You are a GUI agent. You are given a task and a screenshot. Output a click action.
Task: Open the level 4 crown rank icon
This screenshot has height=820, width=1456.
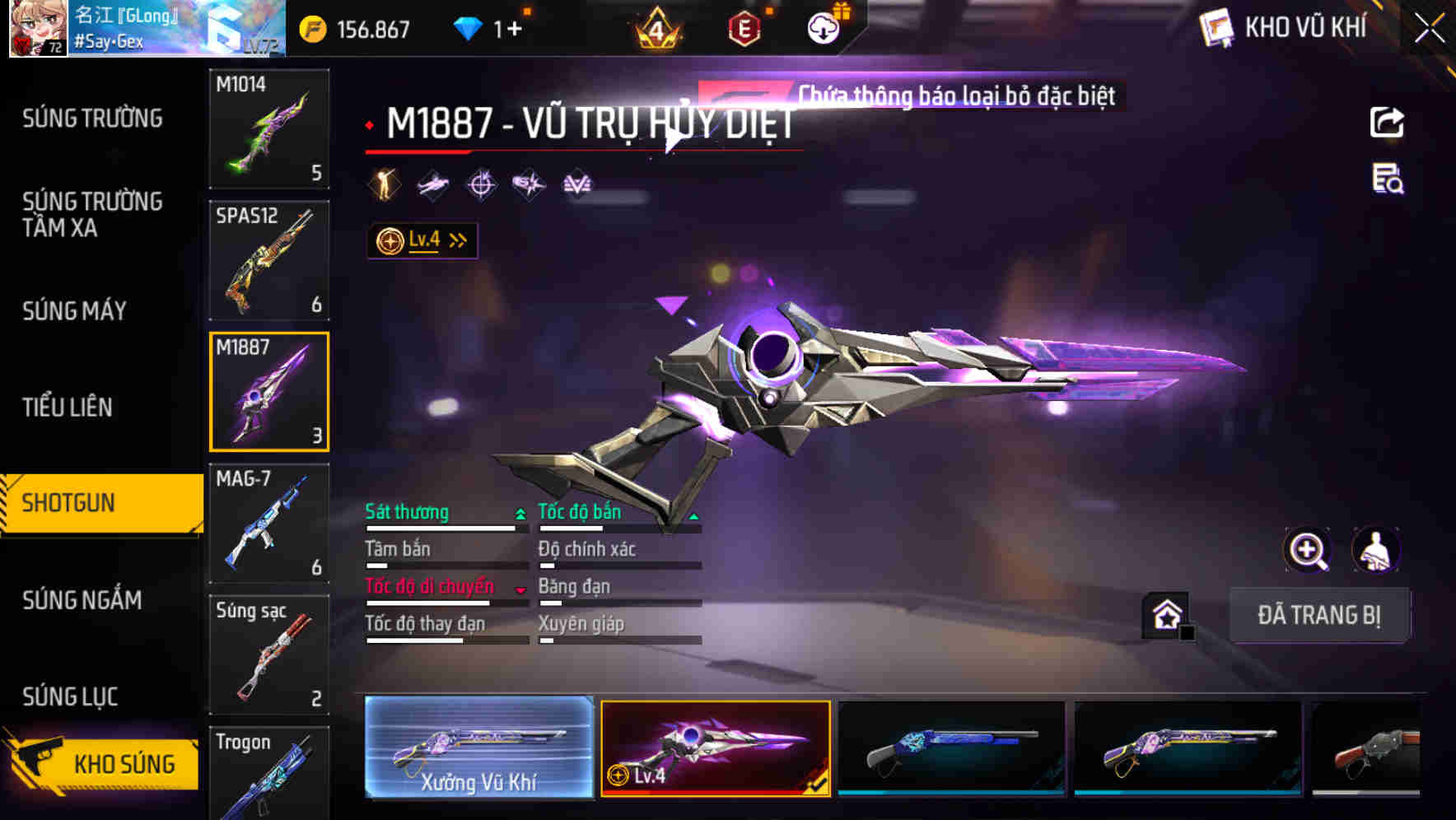point(657,28)
